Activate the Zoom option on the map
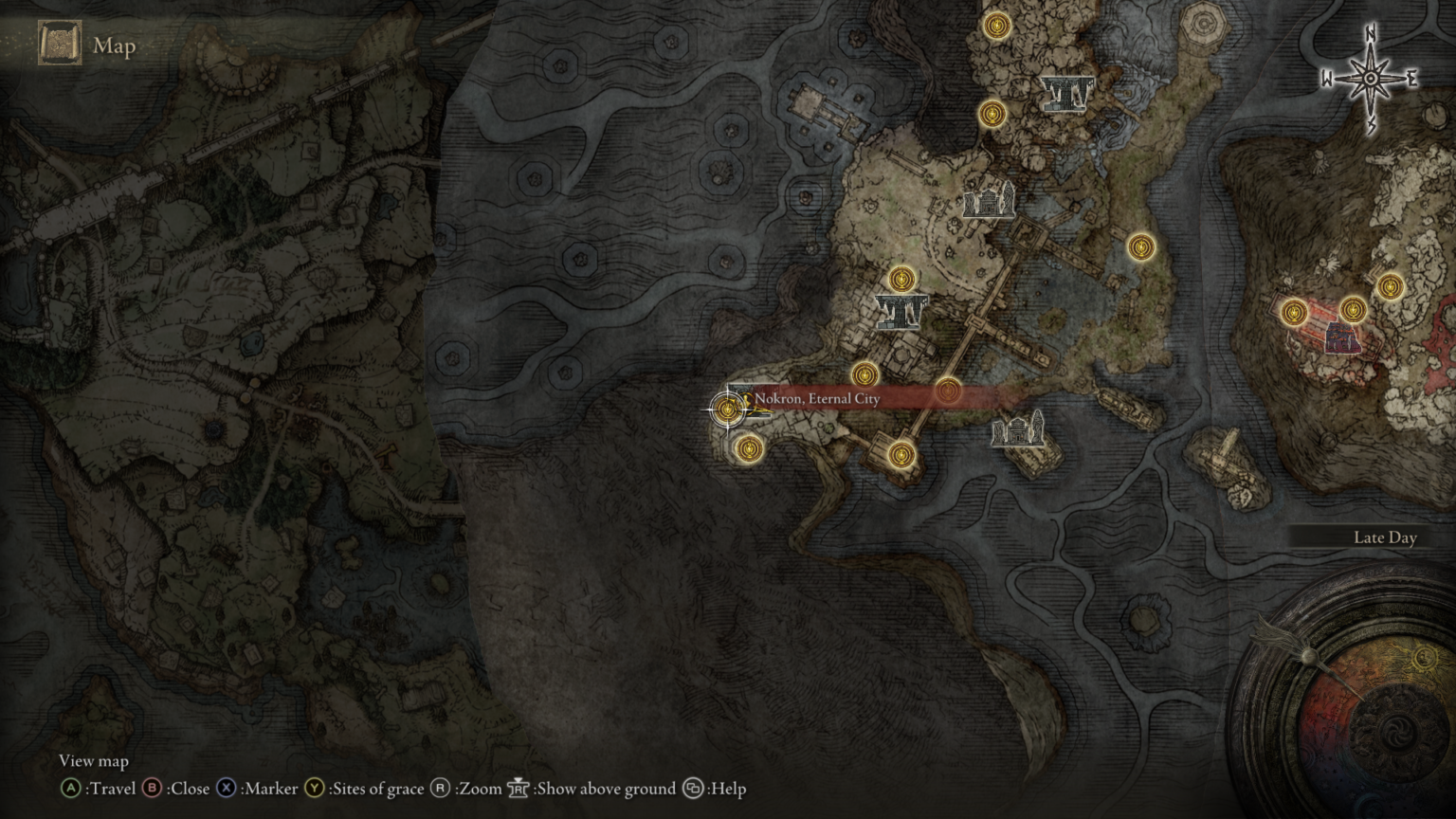 (x=441, y=788)
